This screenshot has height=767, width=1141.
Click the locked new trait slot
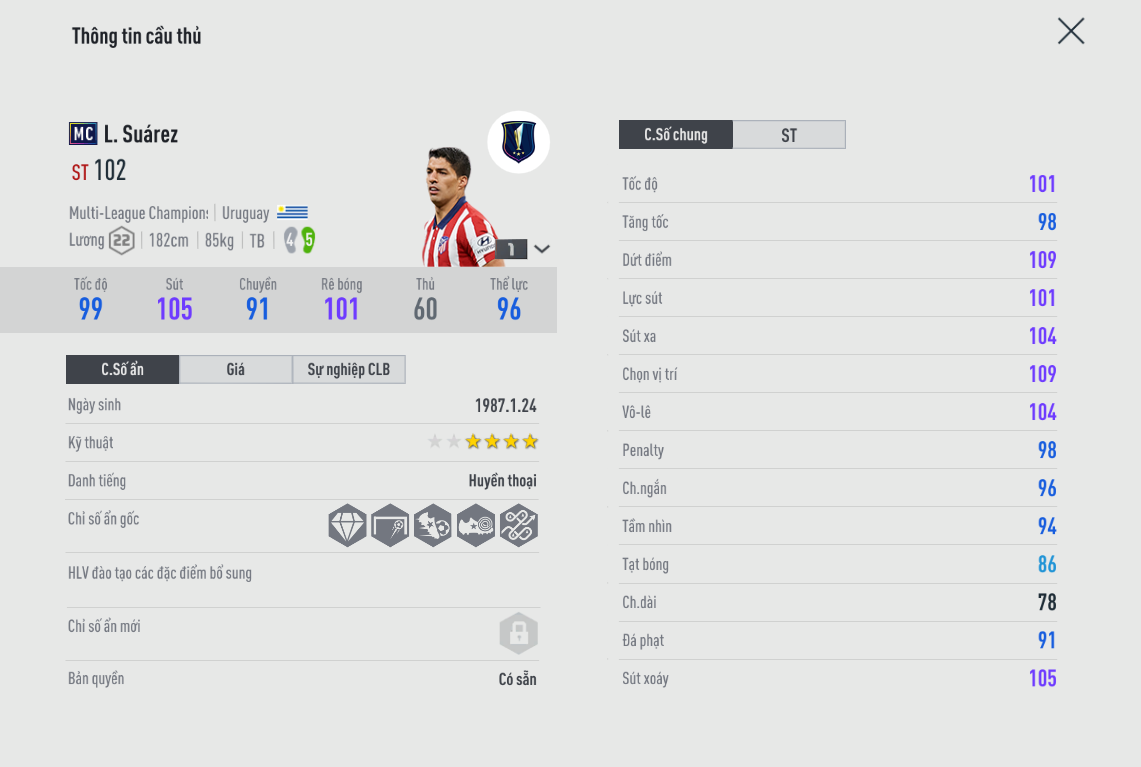(x=518, y=633)
